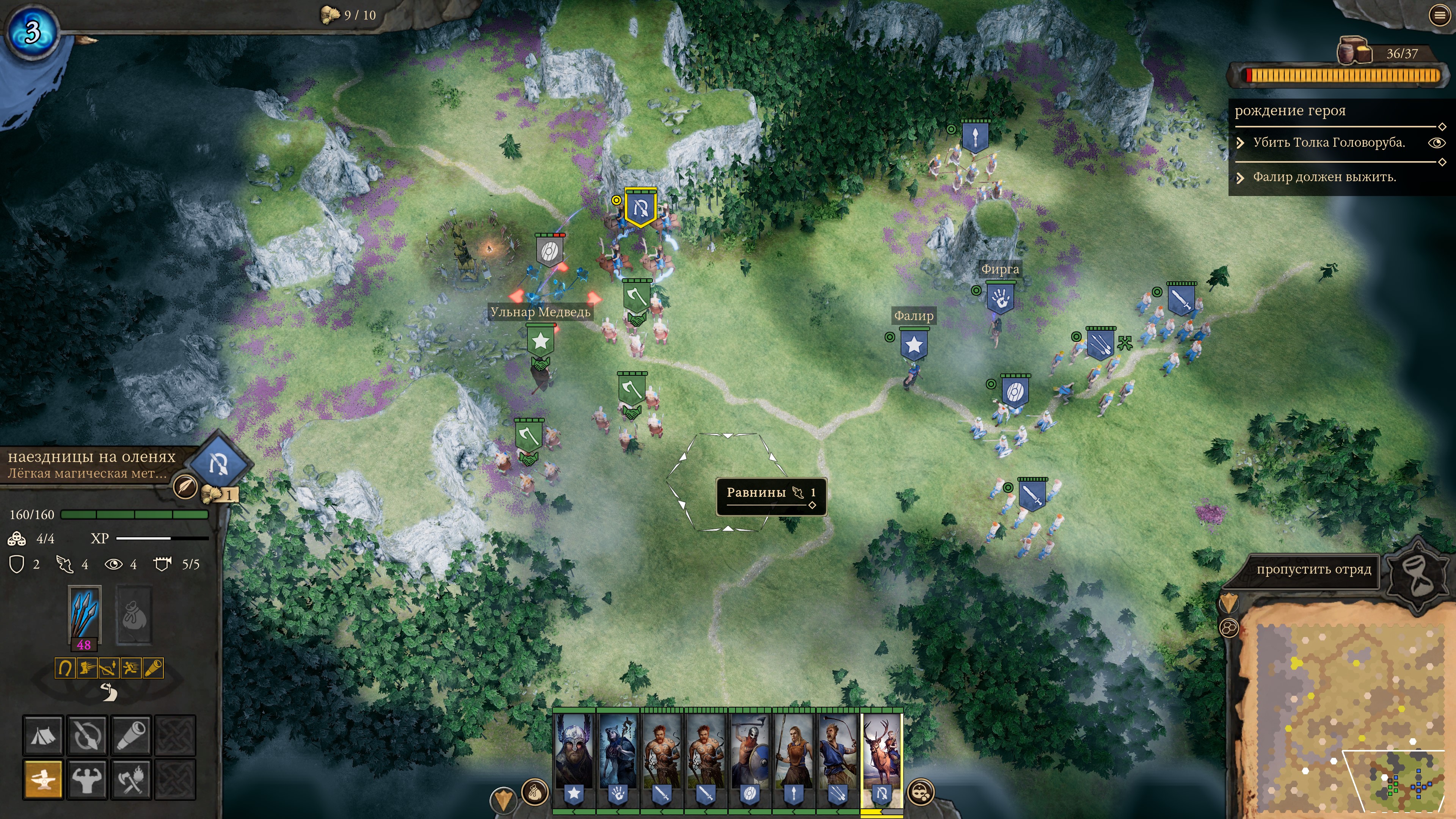This screenshot has height=819, width=1456.
Task: Select the axe-and-campfire ability
Action: coord(131,780)
